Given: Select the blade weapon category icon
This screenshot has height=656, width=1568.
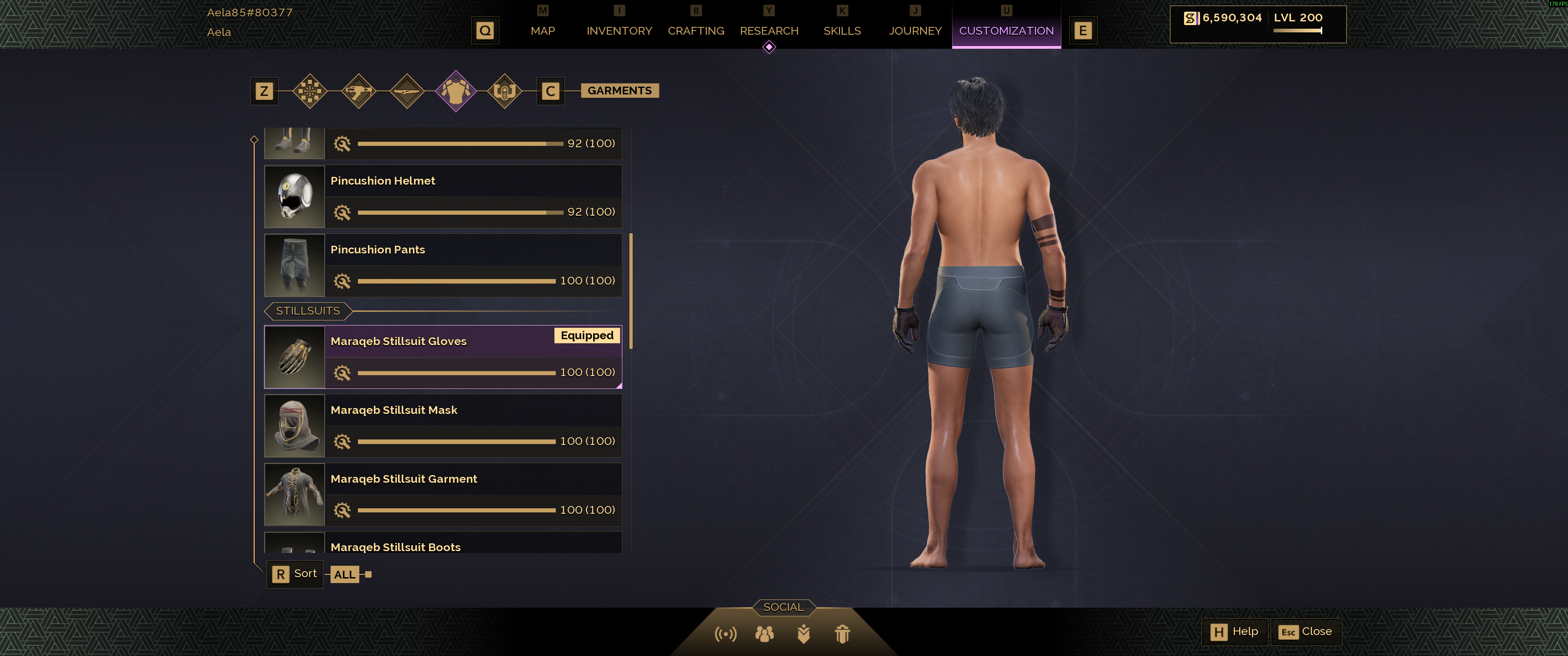Looking at the screenshot, I should (407, 91).
